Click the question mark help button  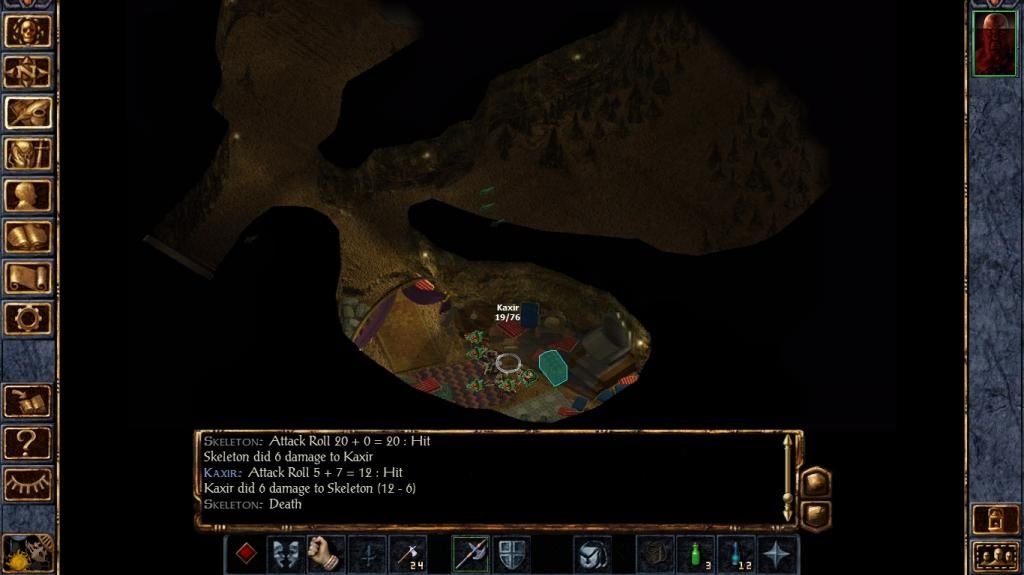[x=28, y=442]
